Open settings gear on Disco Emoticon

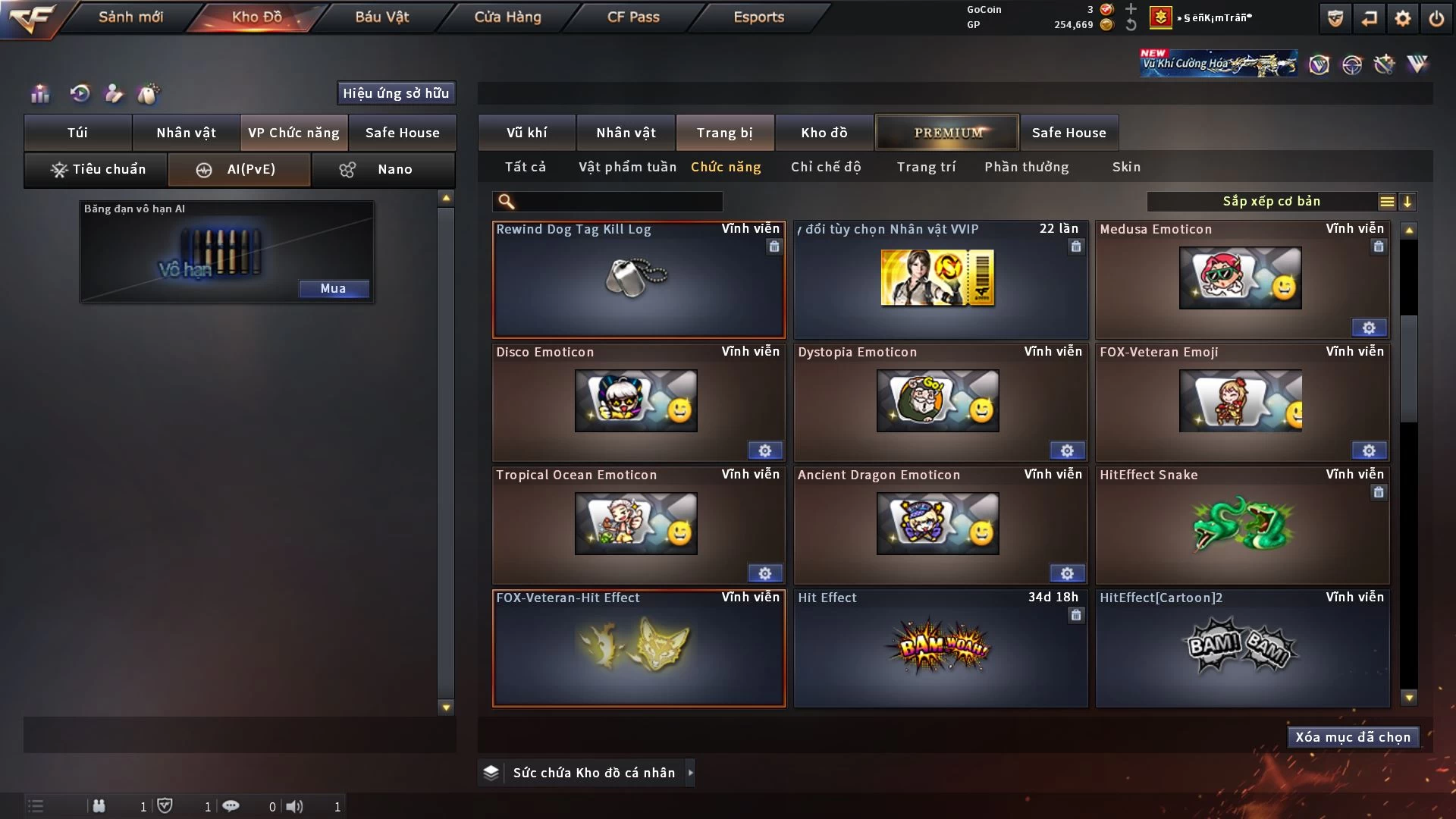click(x=764, y=451)
